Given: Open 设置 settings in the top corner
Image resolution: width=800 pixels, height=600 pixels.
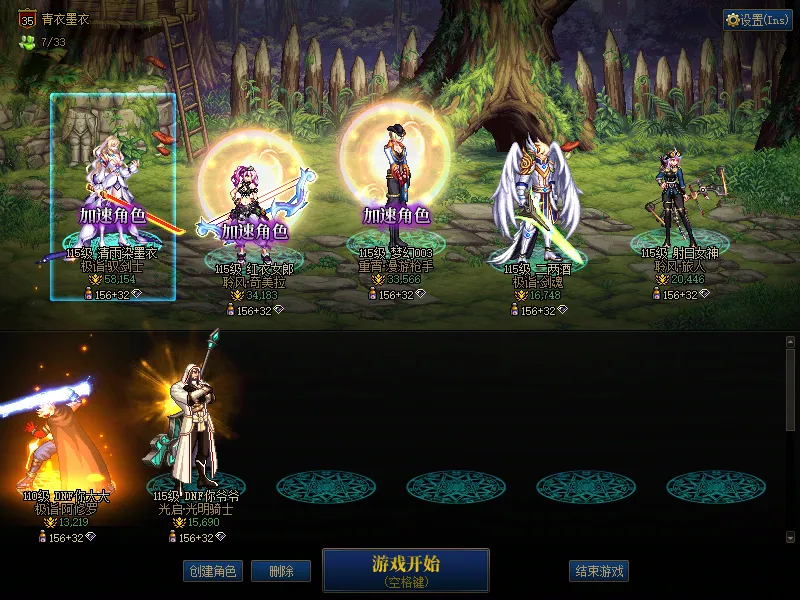Looking at the screenshot, I should pyautogui.click(x=758, y=20).
